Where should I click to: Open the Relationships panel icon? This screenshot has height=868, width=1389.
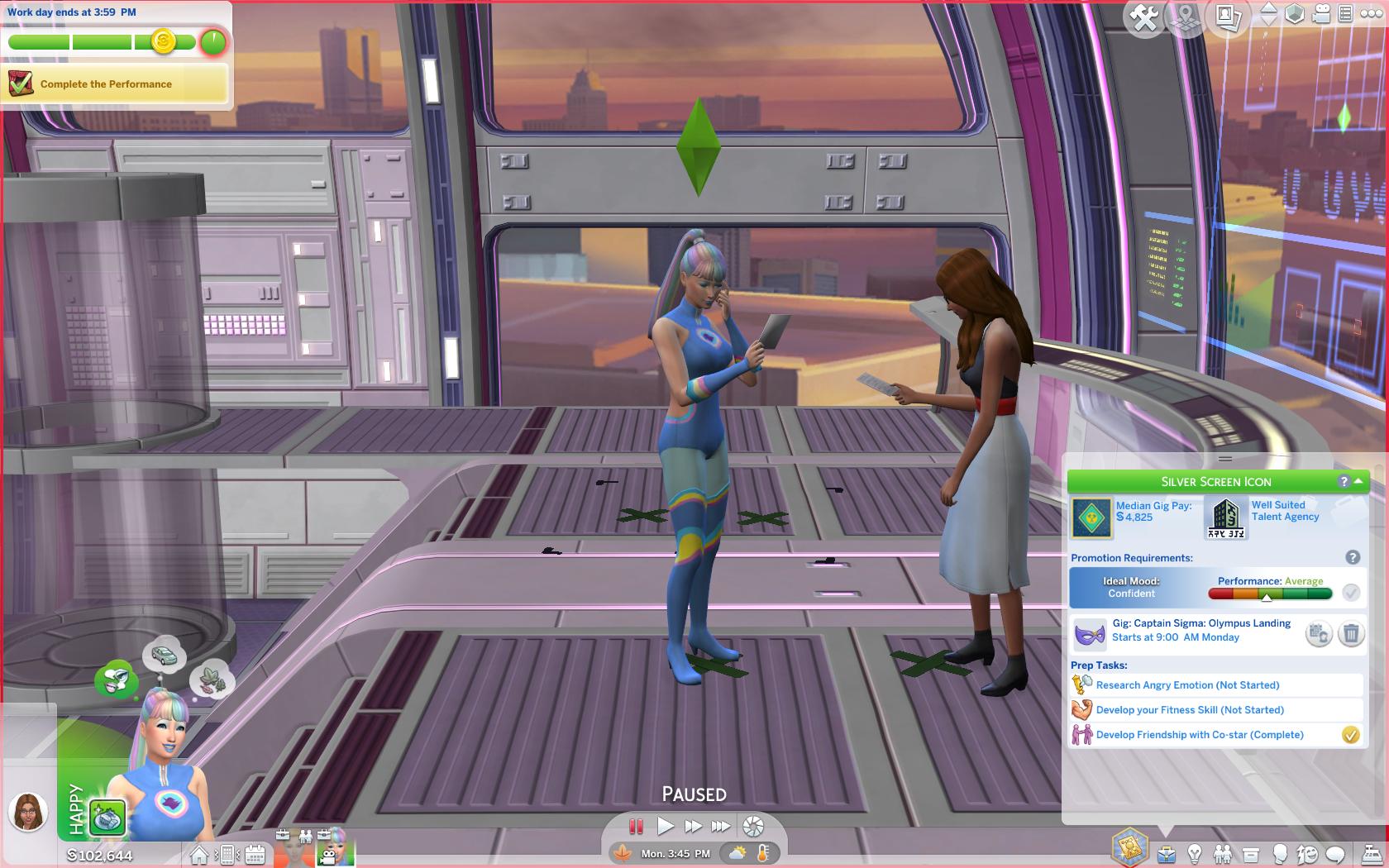(1224, 853)
